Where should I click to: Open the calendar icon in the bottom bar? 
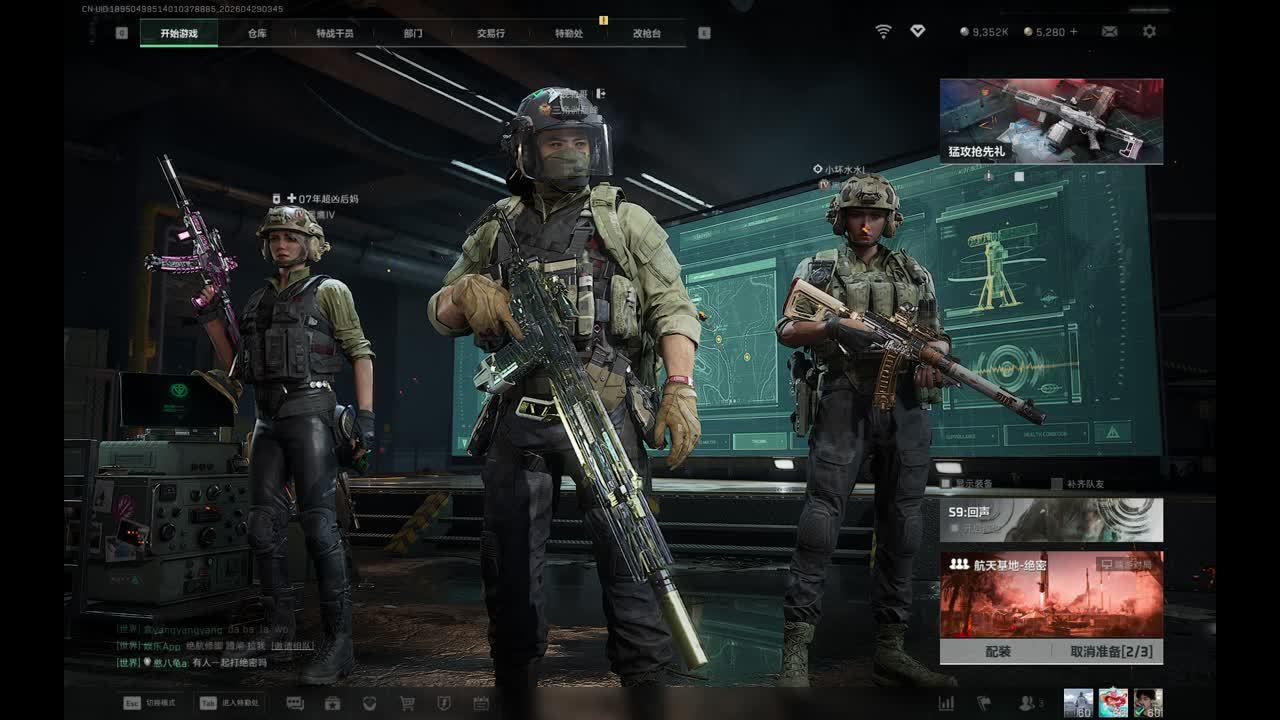pos(481,703)
